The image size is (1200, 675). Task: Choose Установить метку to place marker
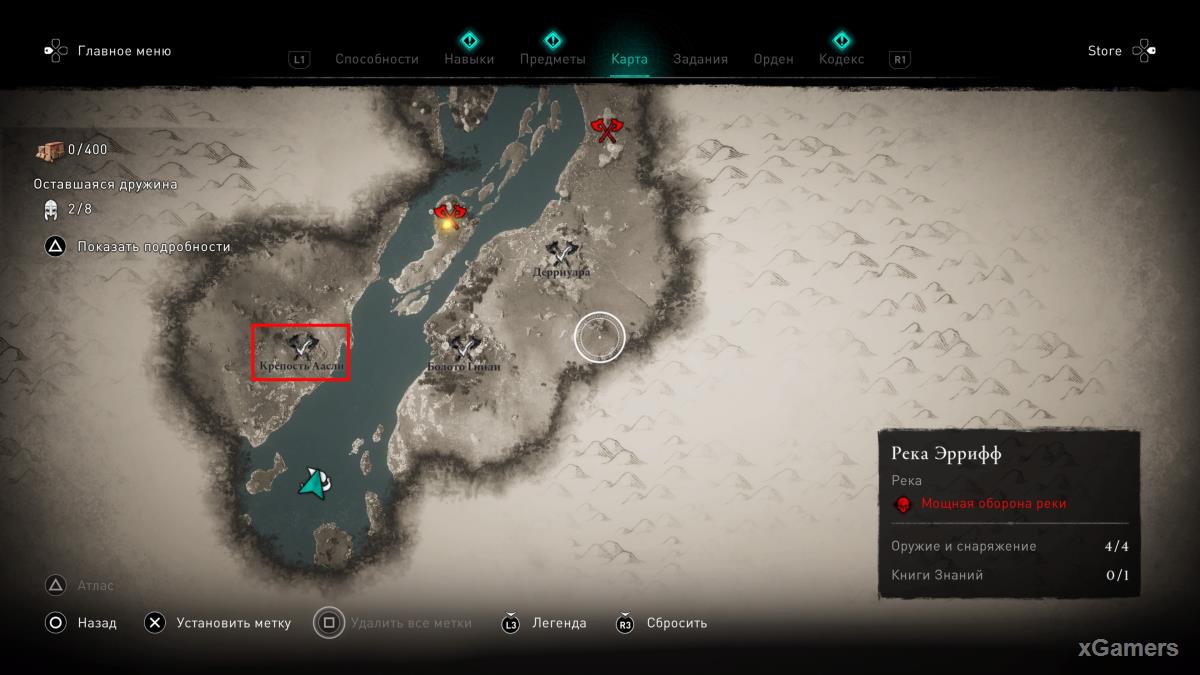pos(233,623)
